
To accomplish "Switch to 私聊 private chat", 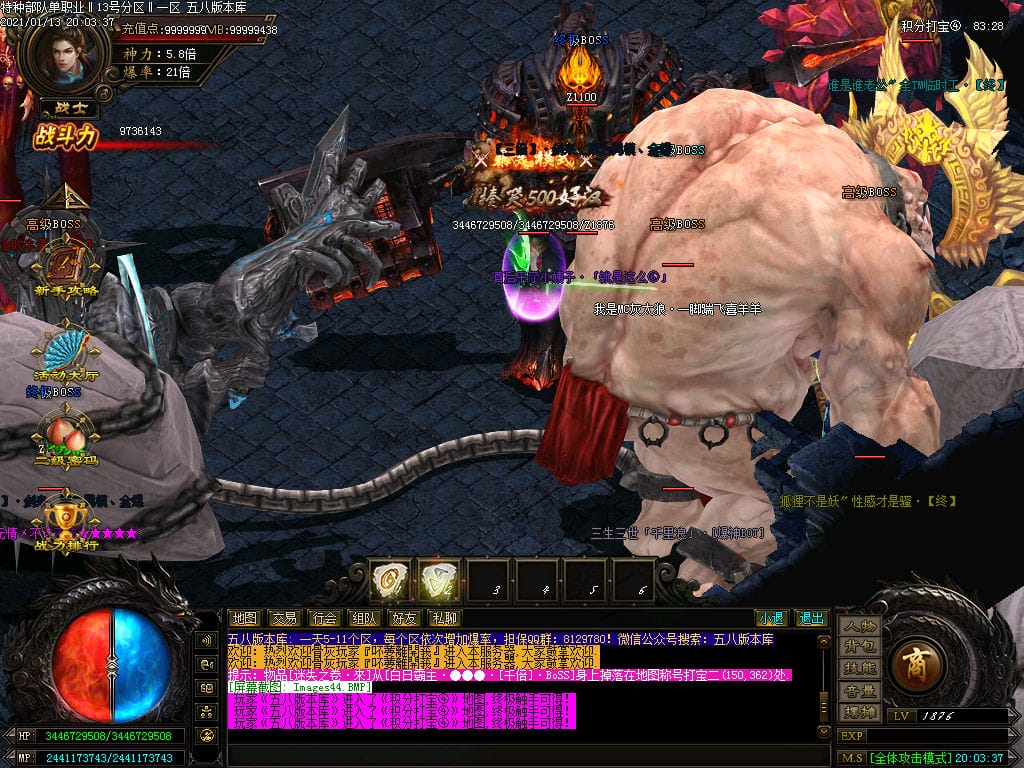I will [443, 618].
